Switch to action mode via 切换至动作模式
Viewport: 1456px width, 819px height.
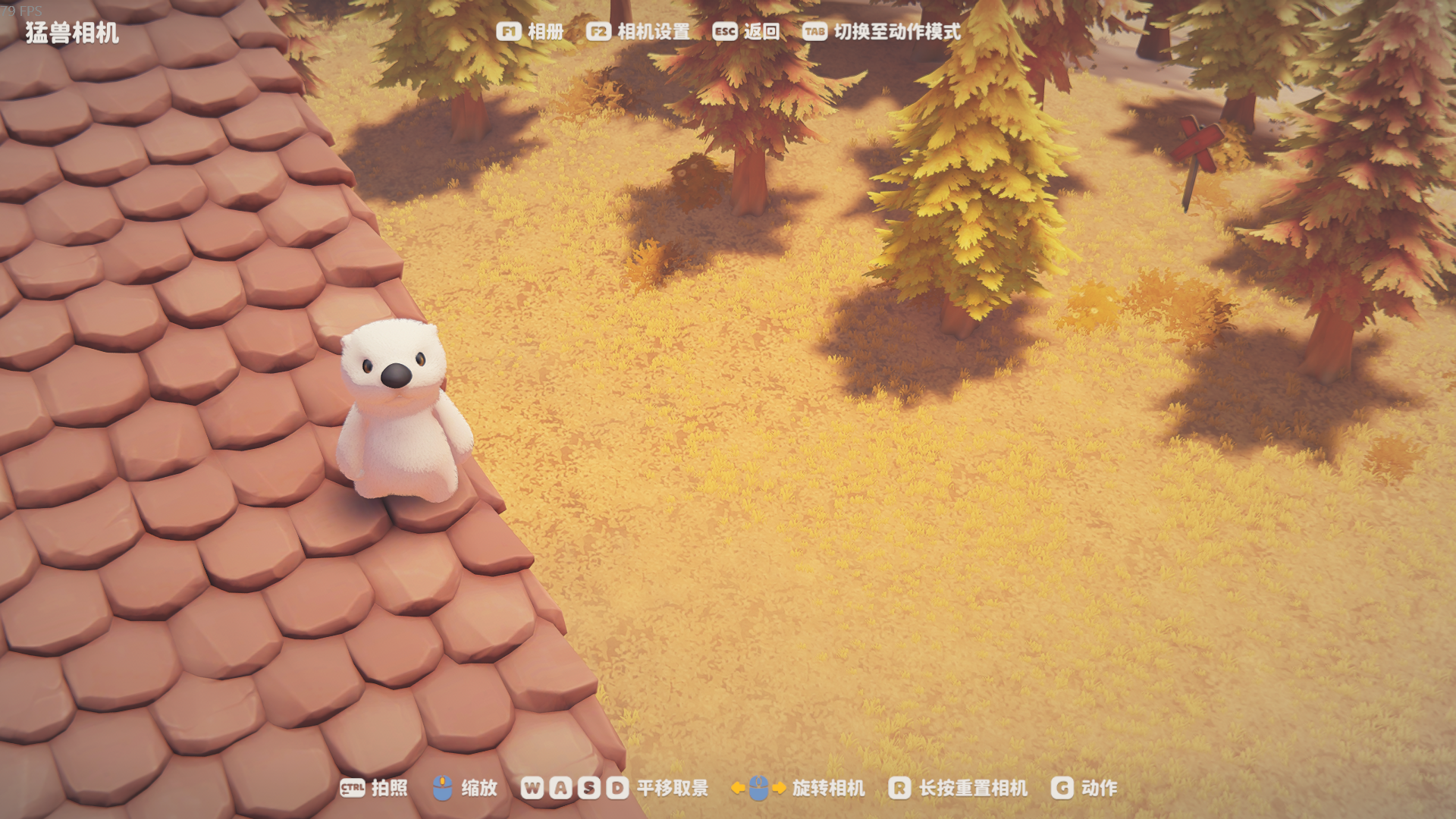point(882,32)
